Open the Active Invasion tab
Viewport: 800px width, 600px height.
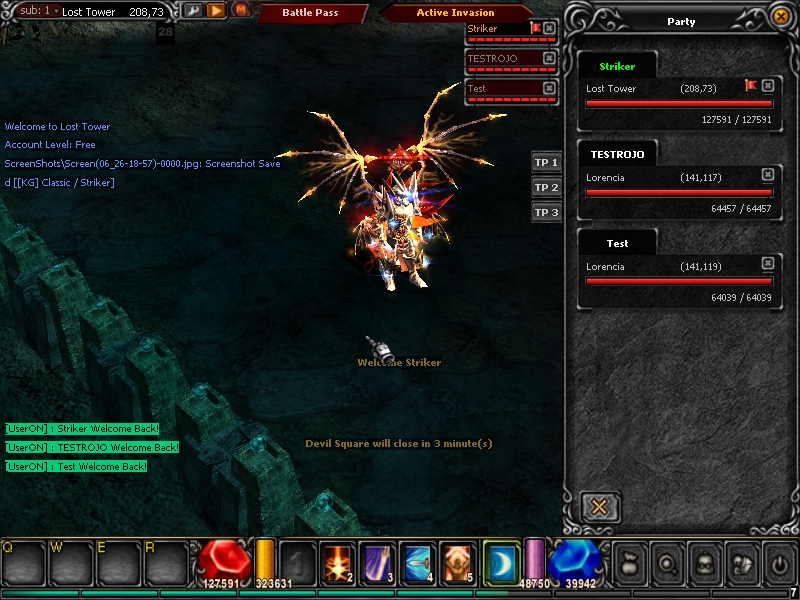(x=454, y=13)
